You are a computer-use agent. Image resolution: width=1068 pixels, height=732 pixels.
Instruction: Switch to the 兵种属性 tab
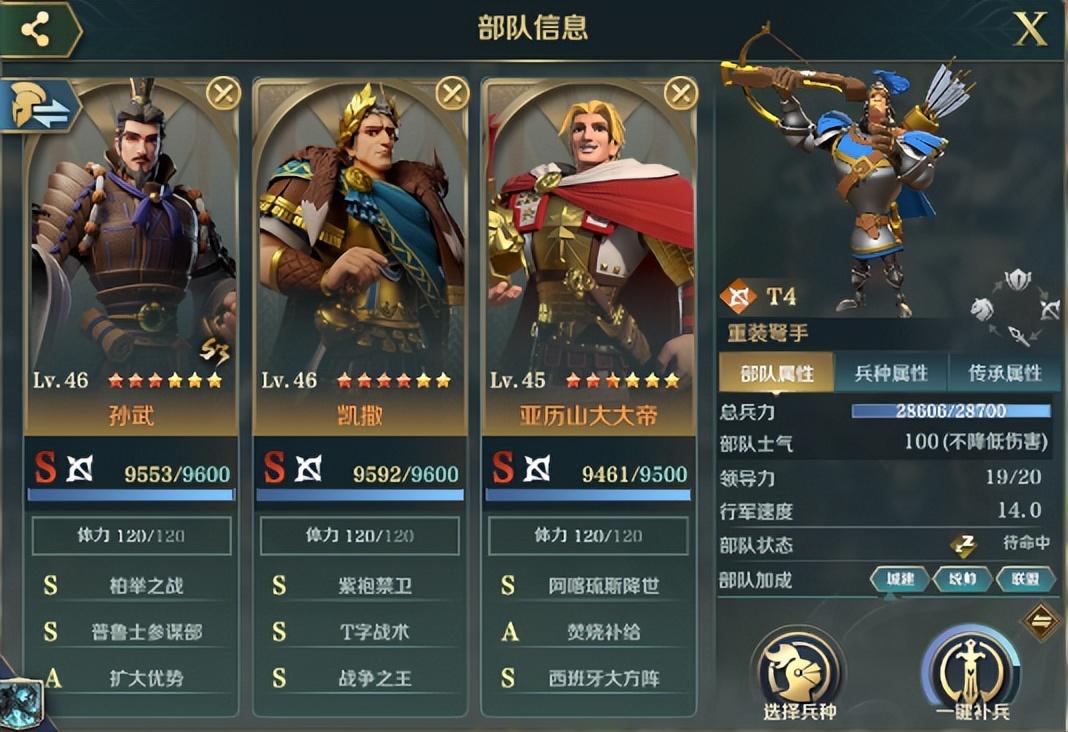[891, 374]
